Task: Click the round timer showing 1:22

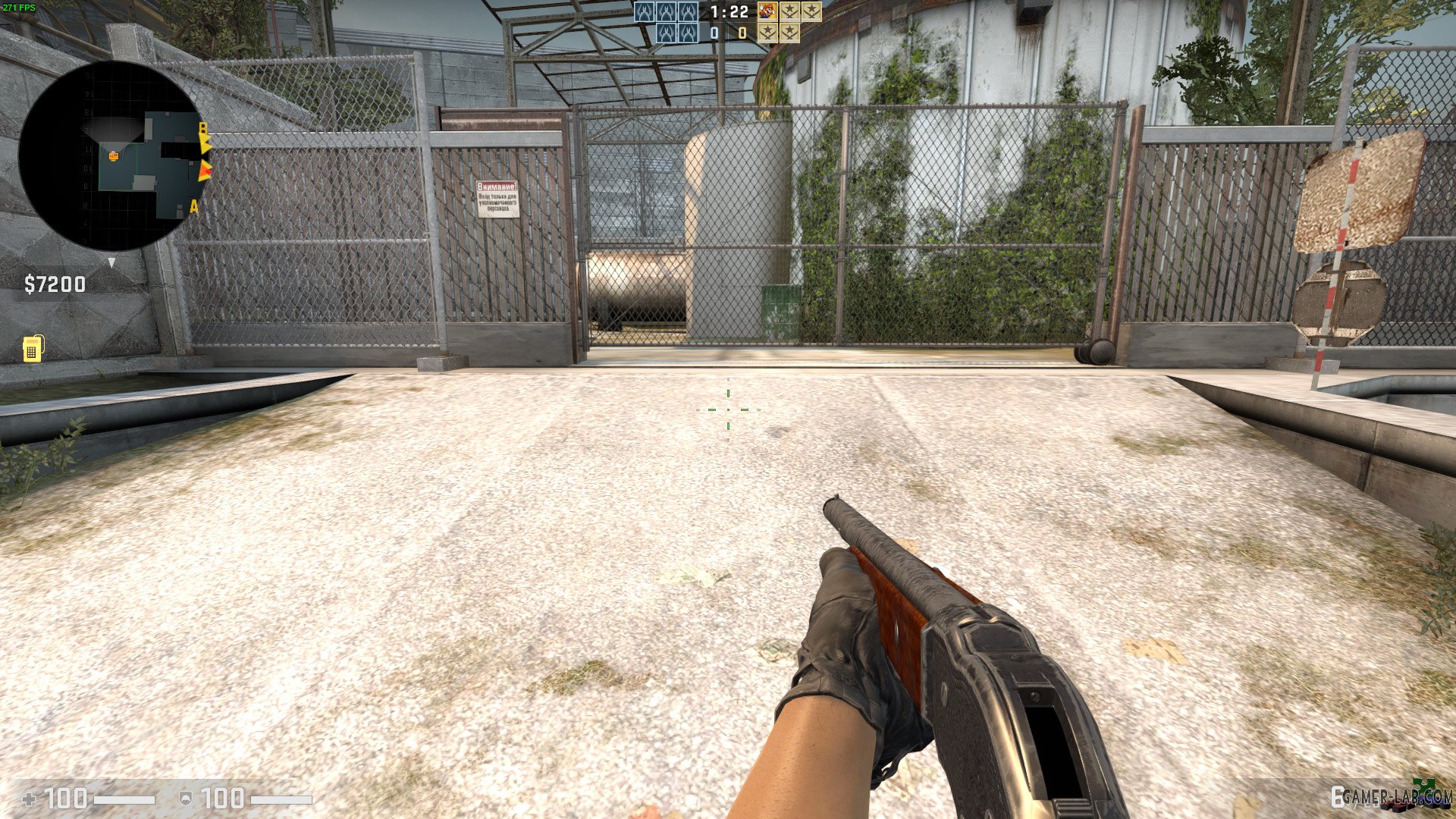Action: click(729, 12)
